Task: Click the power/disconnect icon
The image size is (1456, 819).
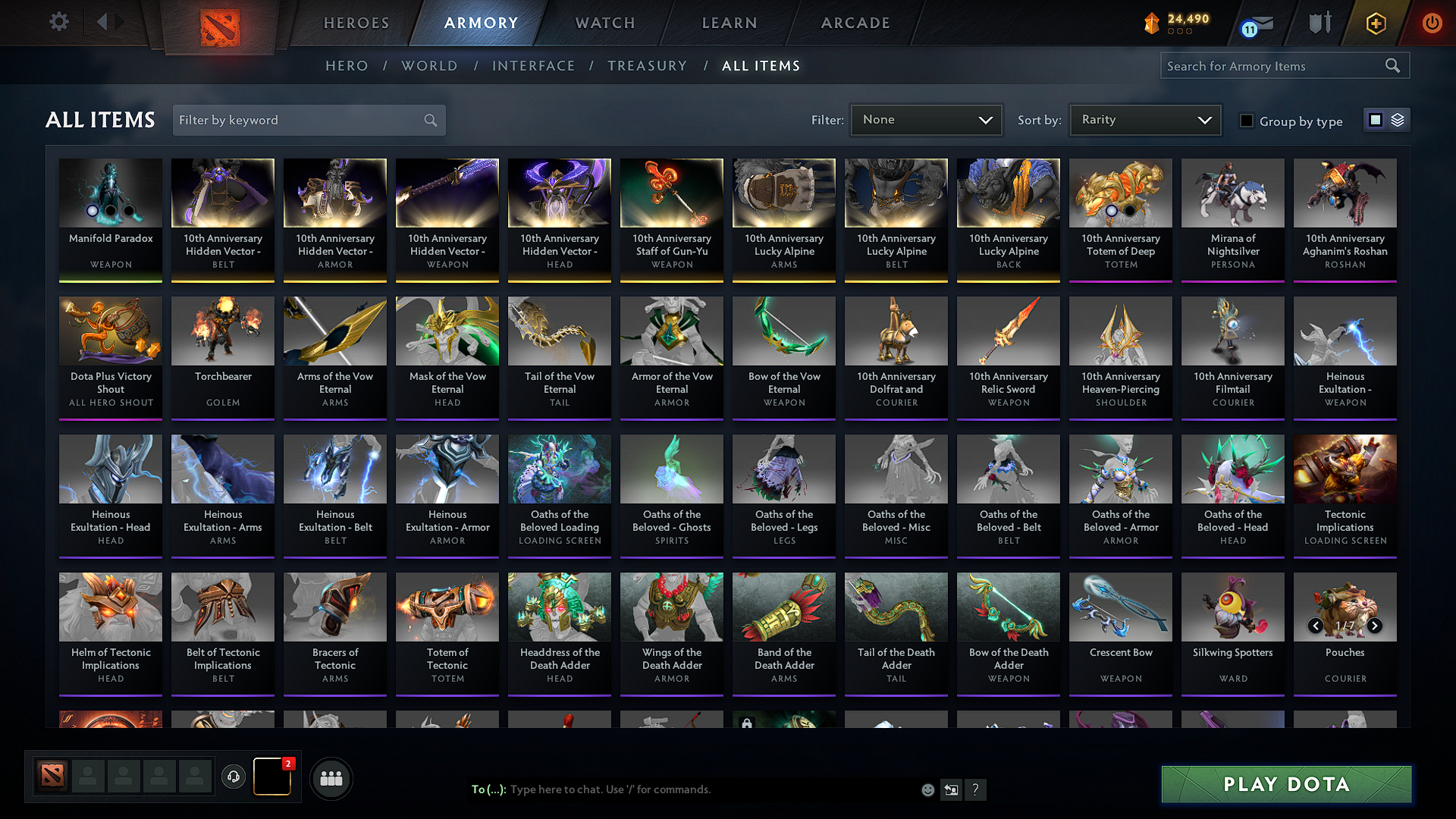Action: click(1432, 23)
